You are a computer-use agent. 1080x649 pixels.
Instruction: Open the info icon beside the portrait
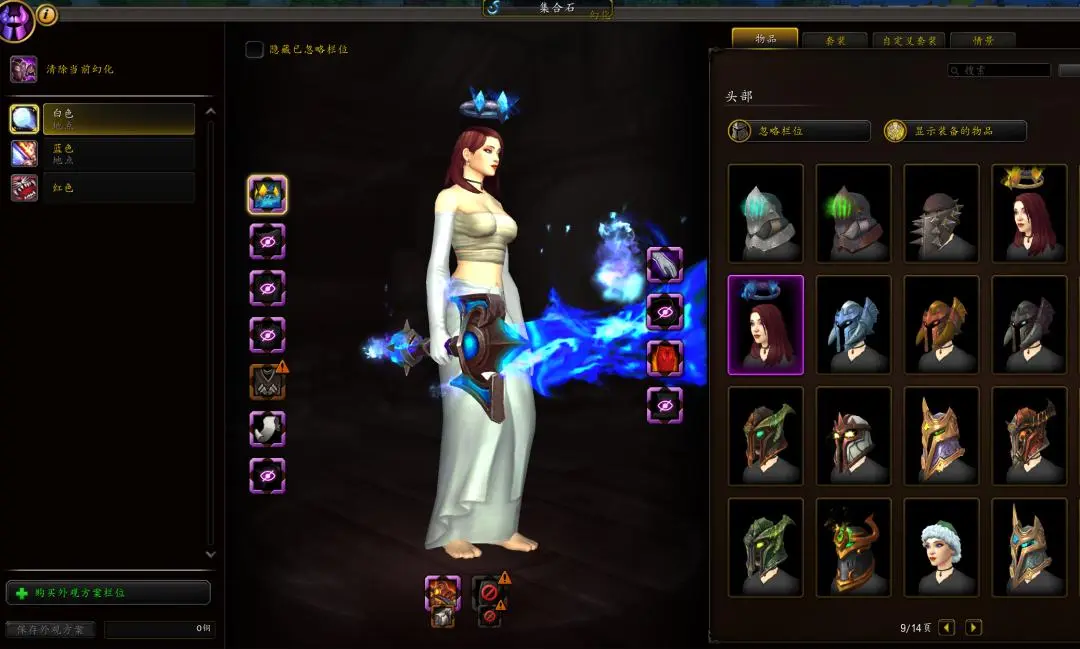point(47,14)
